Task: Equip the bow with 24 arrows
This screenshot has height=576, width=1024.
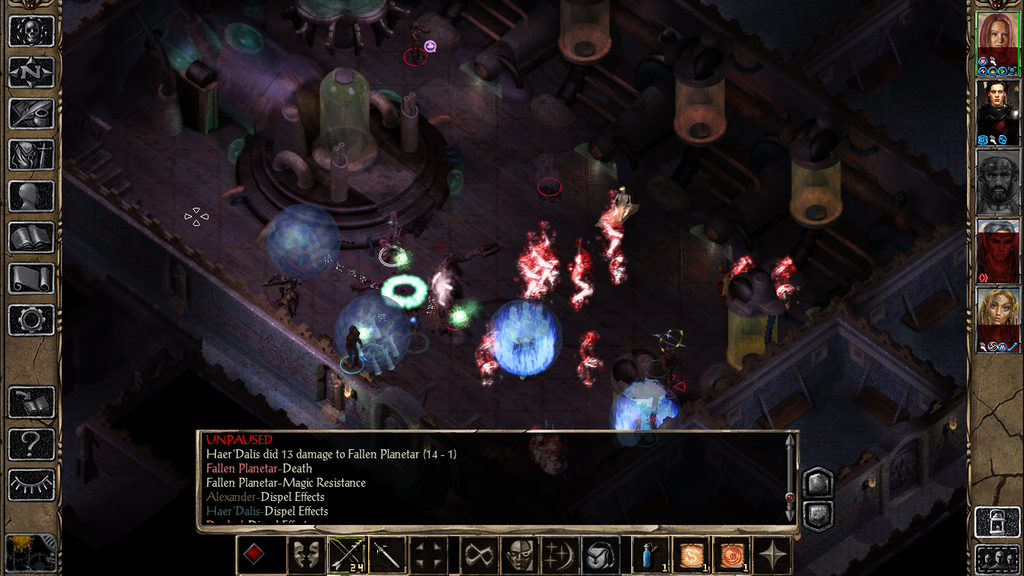Action: 347,555
